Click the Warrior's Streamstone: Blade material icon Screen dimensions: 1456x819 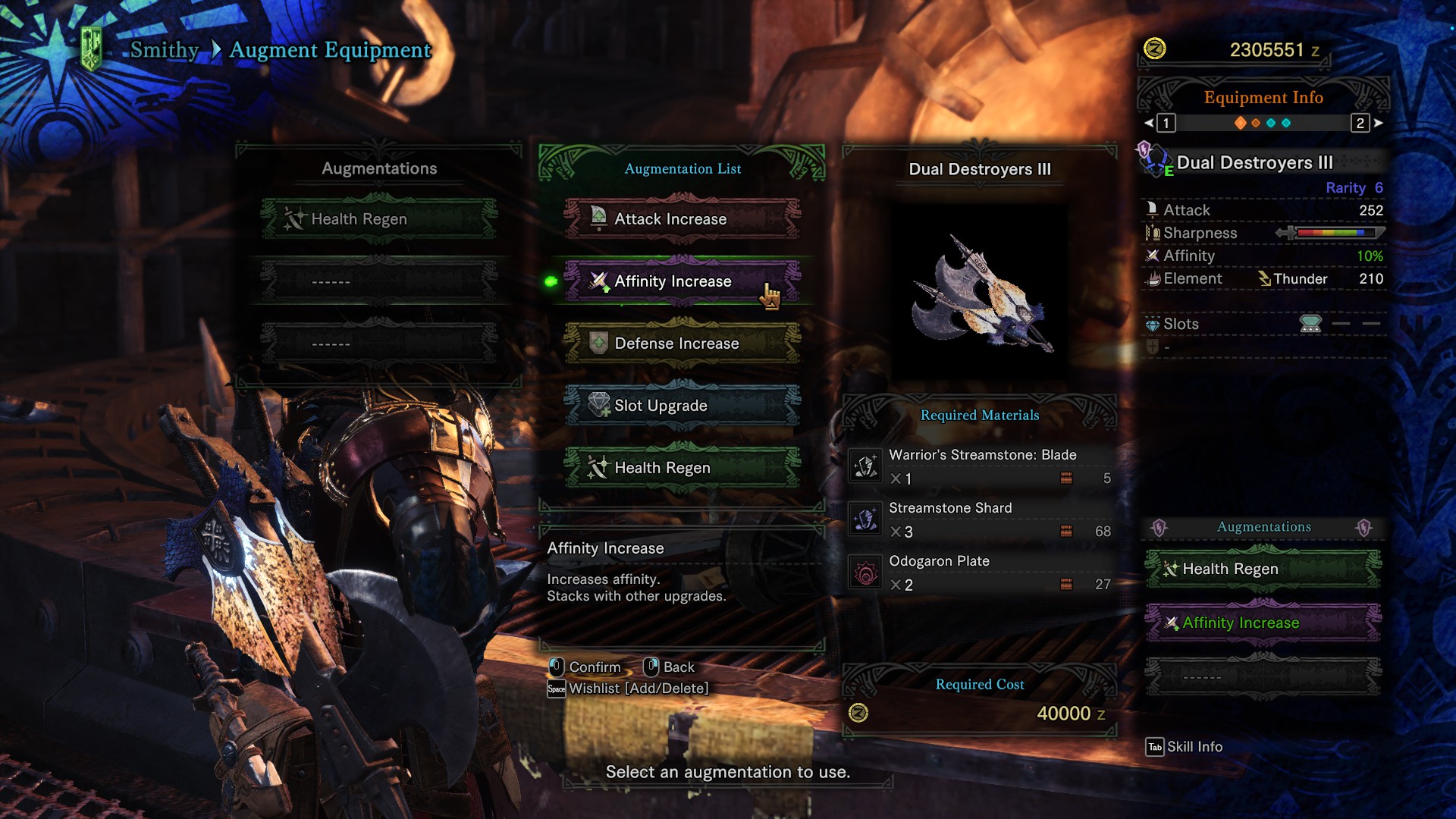click(865, 467)
